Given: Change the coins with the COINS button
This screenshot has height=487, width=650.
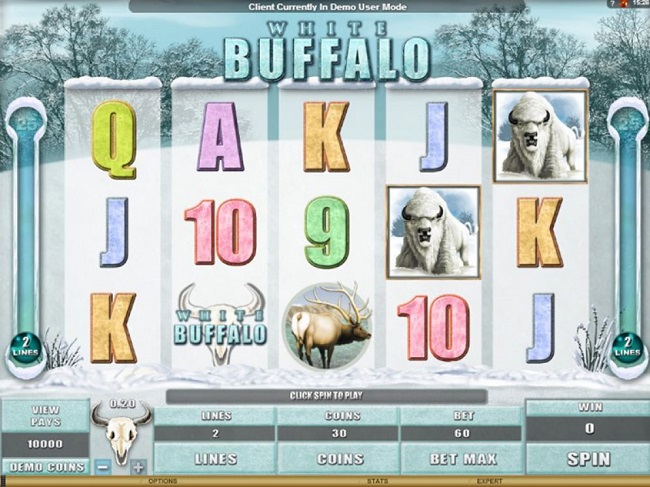Looking at the screenshot, I should pyautogui.click(x=338, y=458).
